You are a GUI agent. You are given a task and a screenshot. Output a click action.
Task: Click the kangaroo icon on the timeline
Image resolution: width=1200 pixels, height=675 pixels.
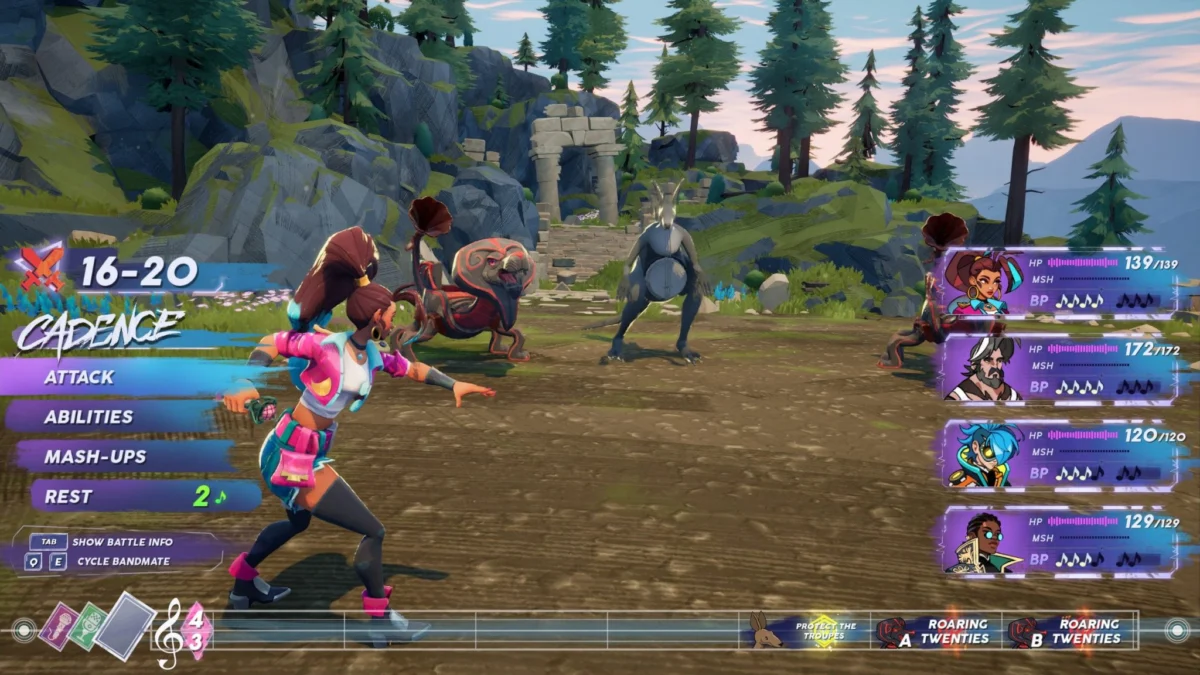767,630
